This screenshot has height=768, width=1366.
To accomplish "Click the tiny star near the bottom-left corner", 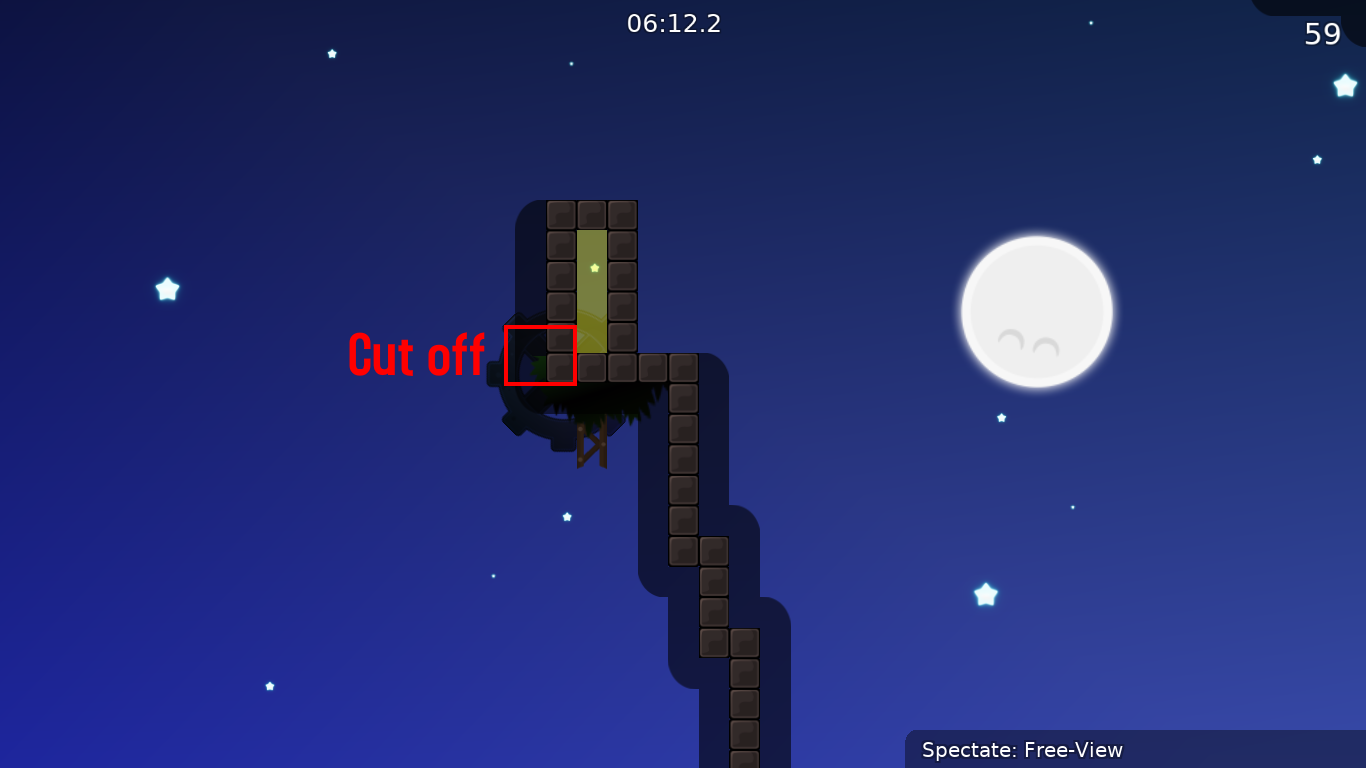I will click(269, 686).
